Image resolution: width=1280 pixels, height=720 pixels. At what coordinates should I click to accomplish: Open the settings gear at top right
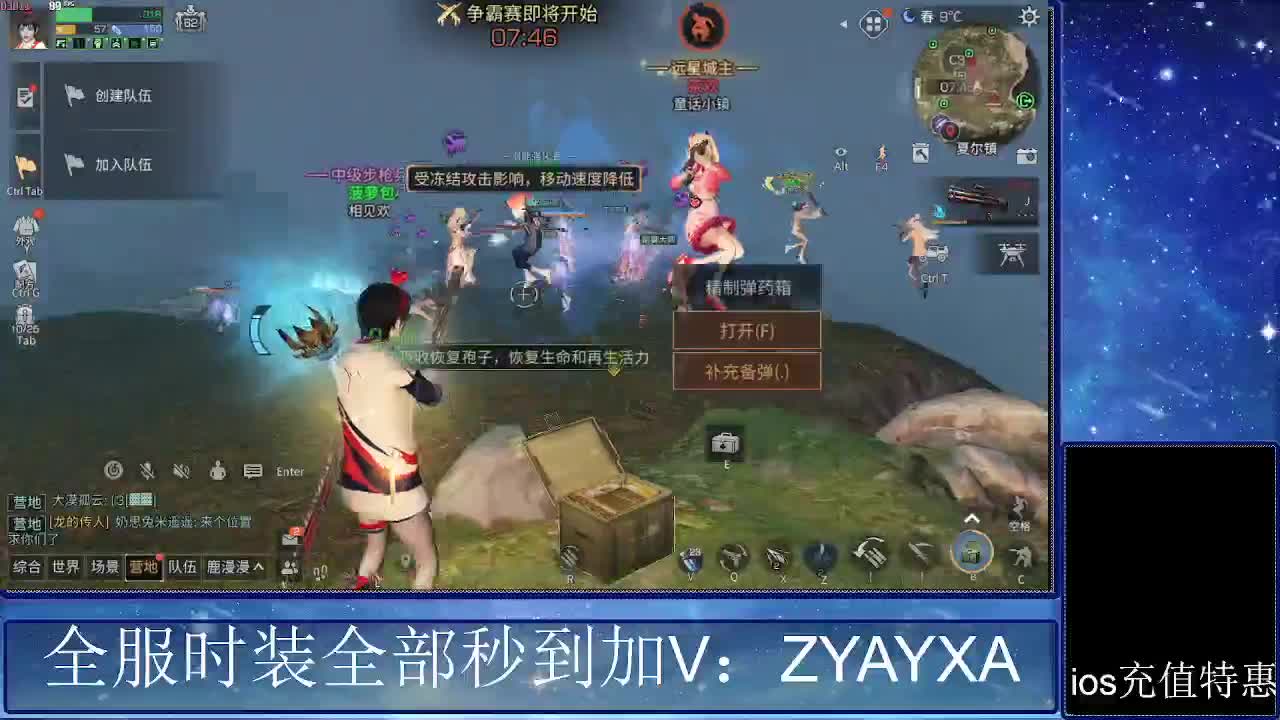(x=1027, y=17)
